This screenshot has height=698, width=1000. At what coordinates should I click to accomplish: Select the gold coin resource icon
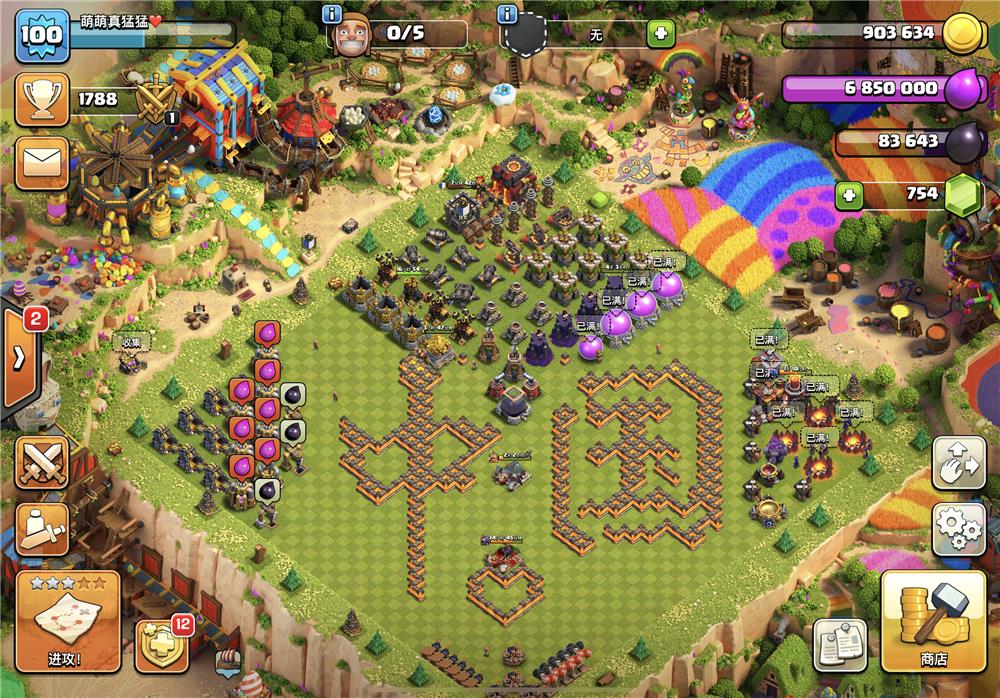point(962,32)
